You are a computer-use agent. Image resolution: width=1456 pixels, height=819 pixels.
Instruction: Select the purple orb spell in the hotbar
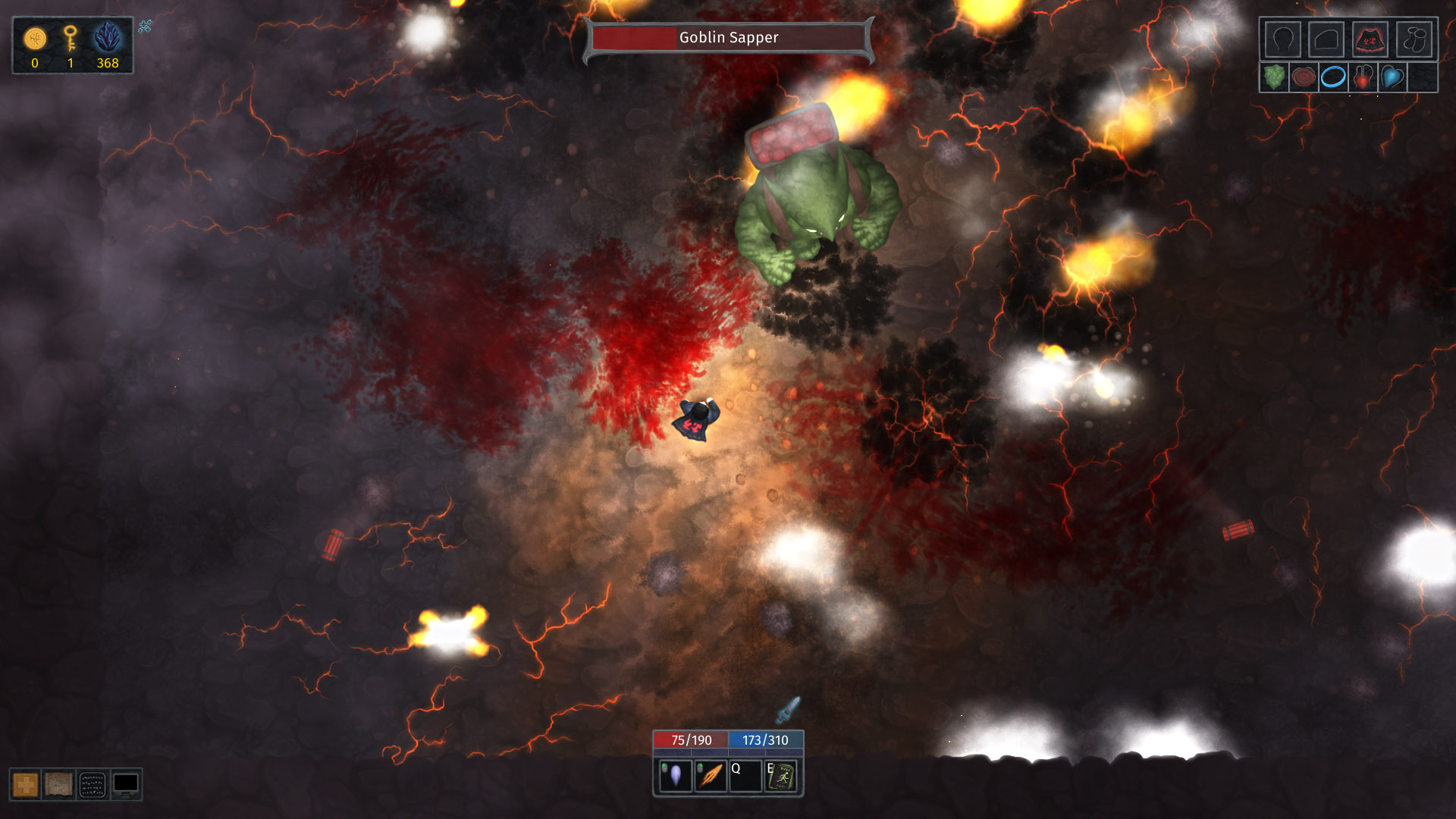click(676, 777)
